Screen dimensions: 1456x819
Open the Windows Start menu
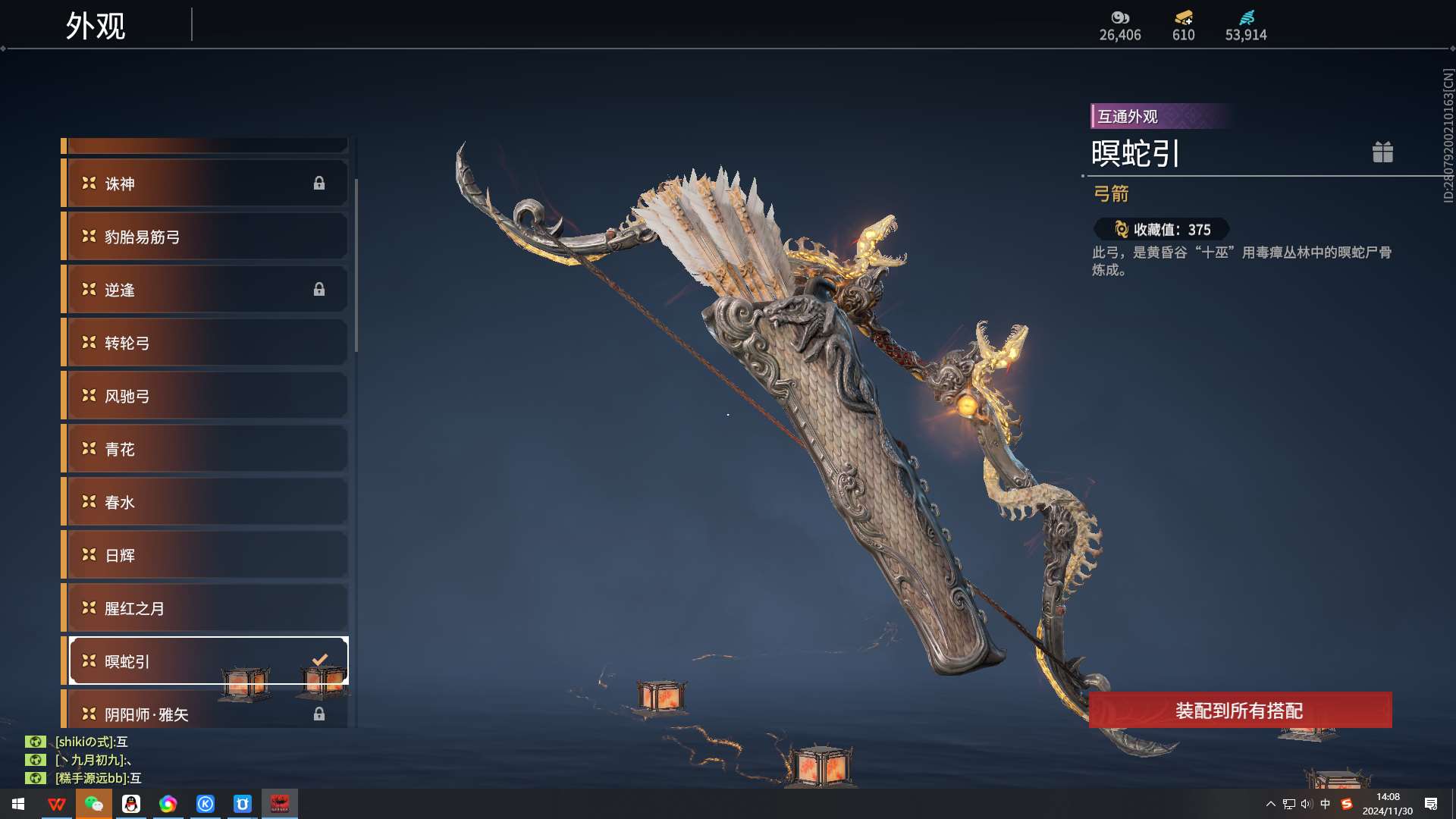point(18,804)
